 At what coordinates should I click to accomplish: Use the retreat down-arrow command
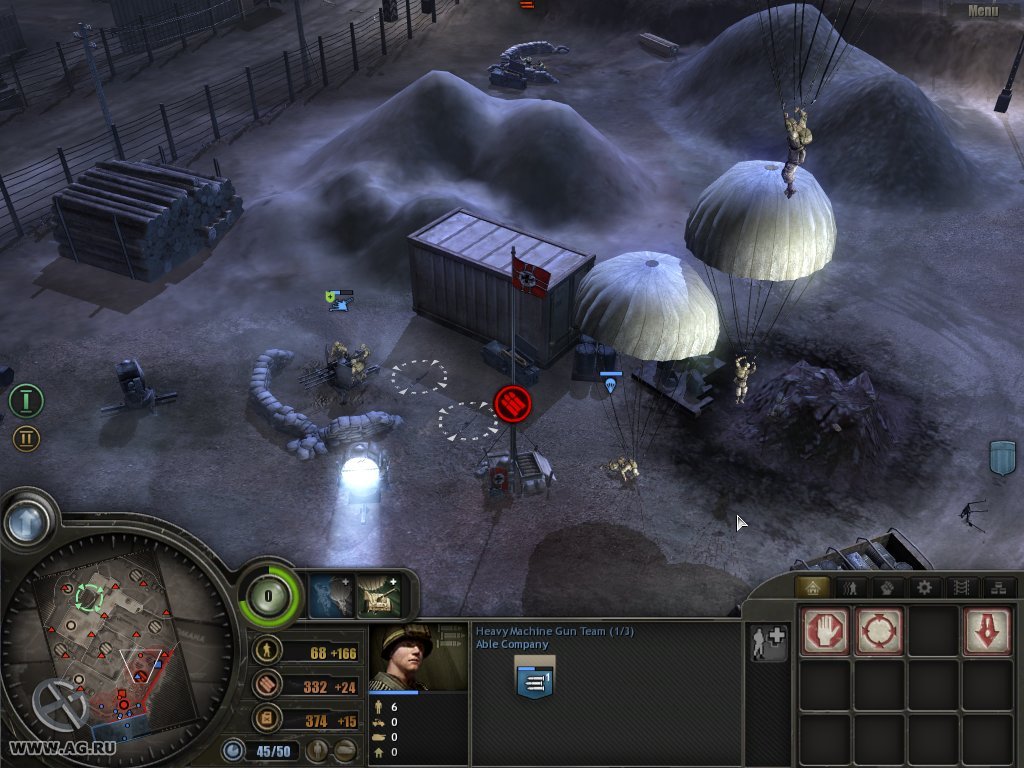click(987, 631)
